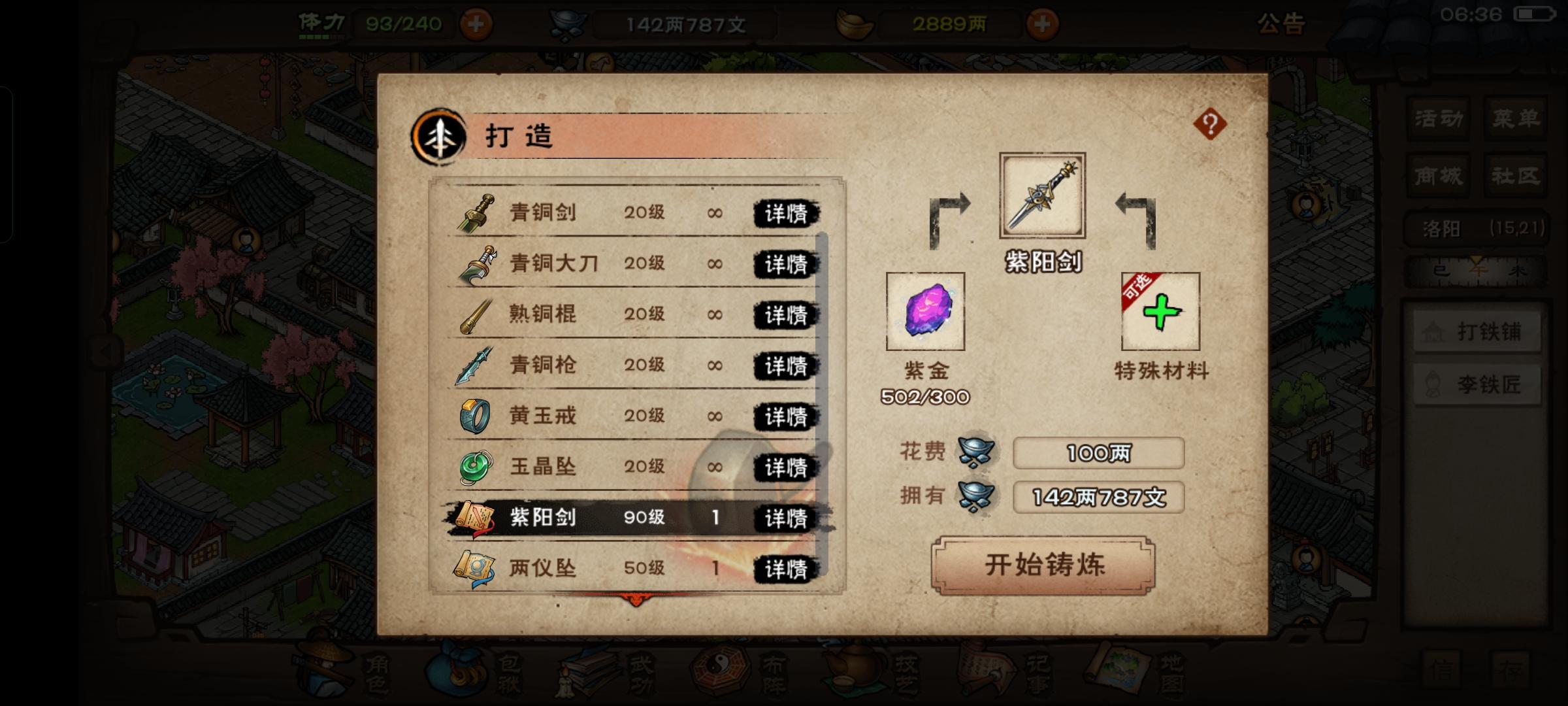Open 详情 for the 紫阳剑 recipe
Viewport: 1568px width, 706px height.
(x=786, y=518)
